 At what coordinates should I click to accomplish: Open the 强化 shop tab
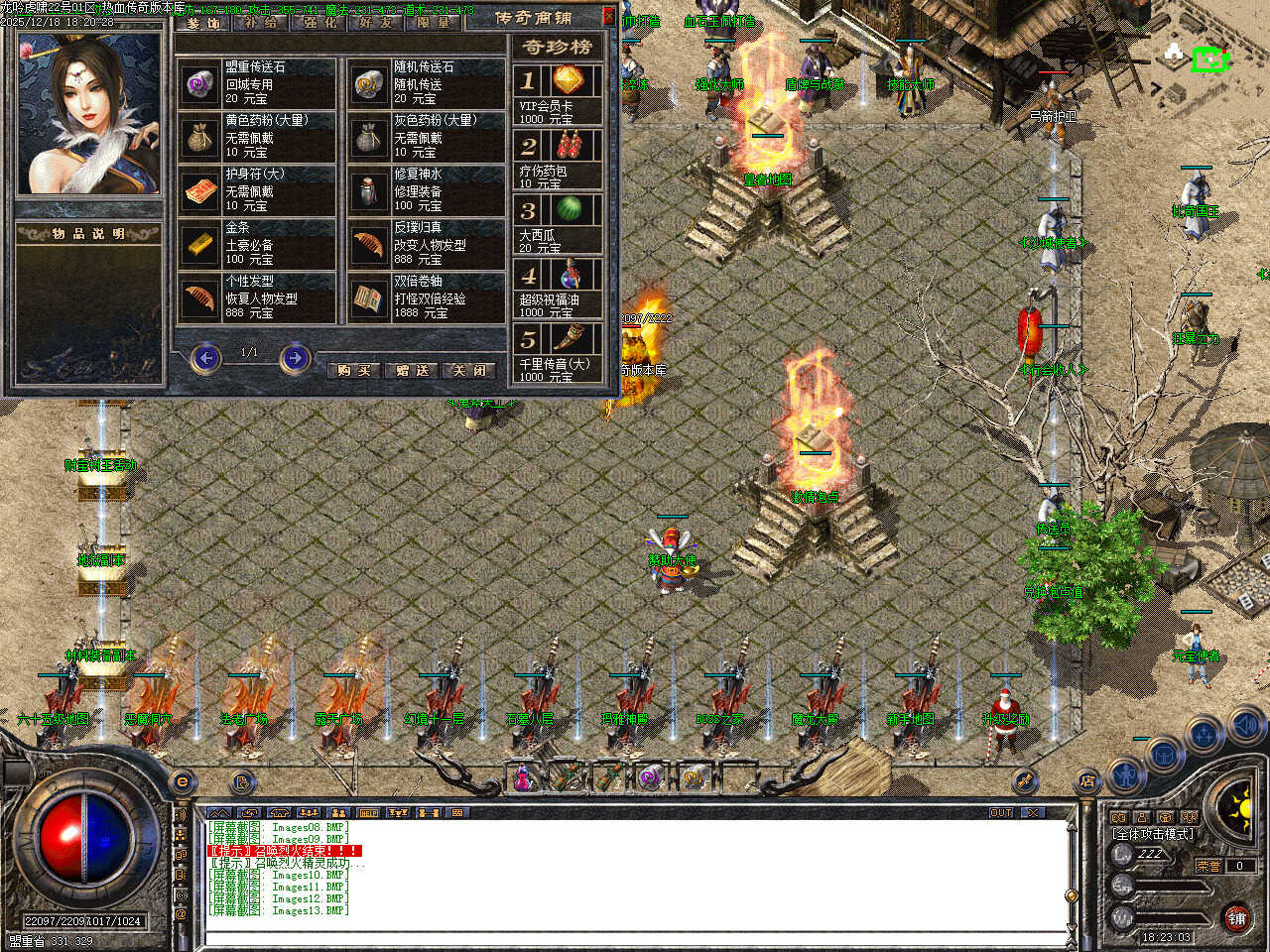coord(319,22)
